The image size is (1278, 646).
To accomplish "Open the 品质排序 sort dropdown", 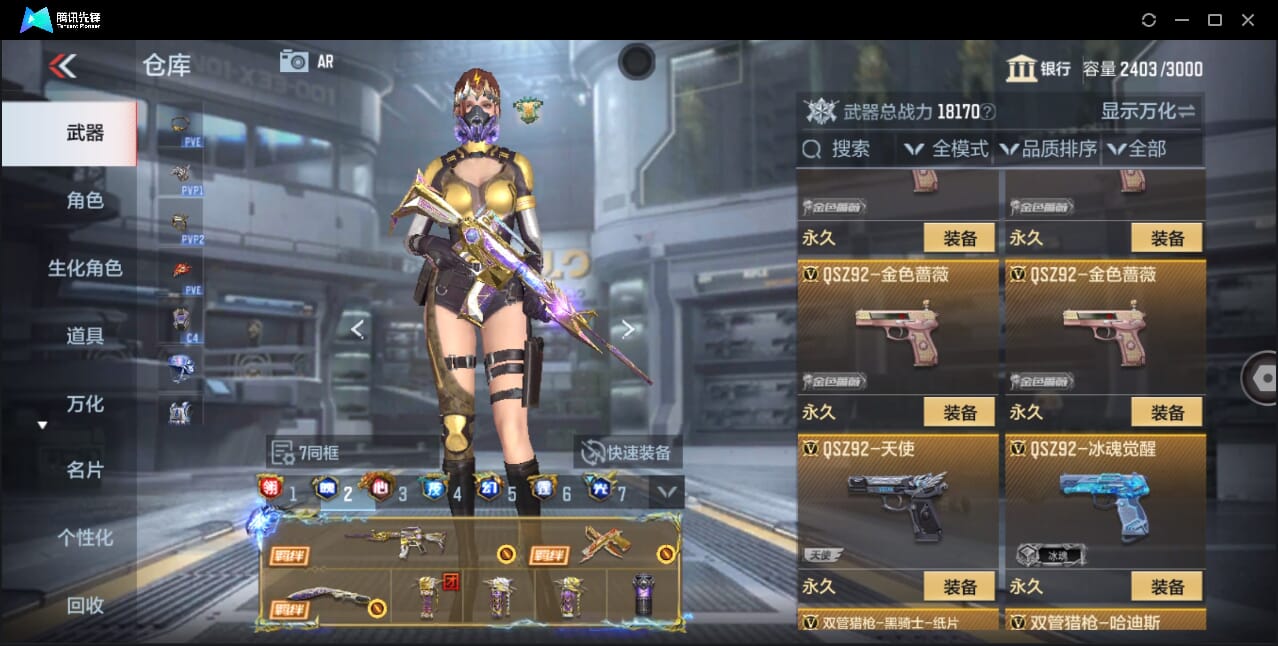I will [x=1048, y=150].
